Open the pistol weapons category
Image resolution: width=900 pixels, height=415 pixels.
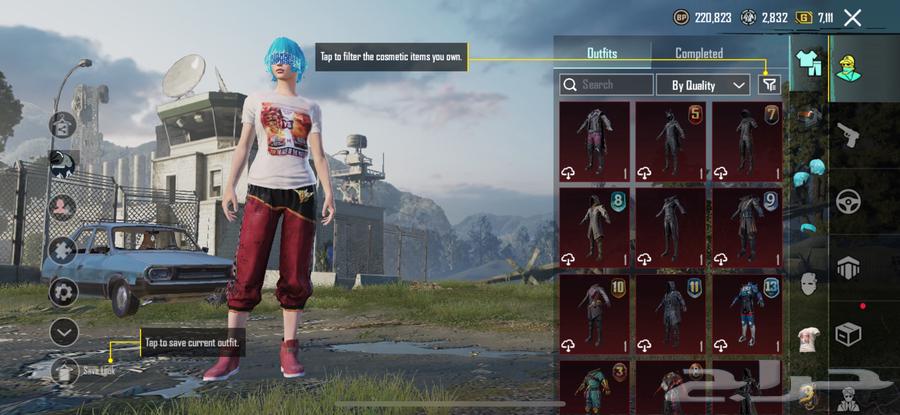pos(847,134)
